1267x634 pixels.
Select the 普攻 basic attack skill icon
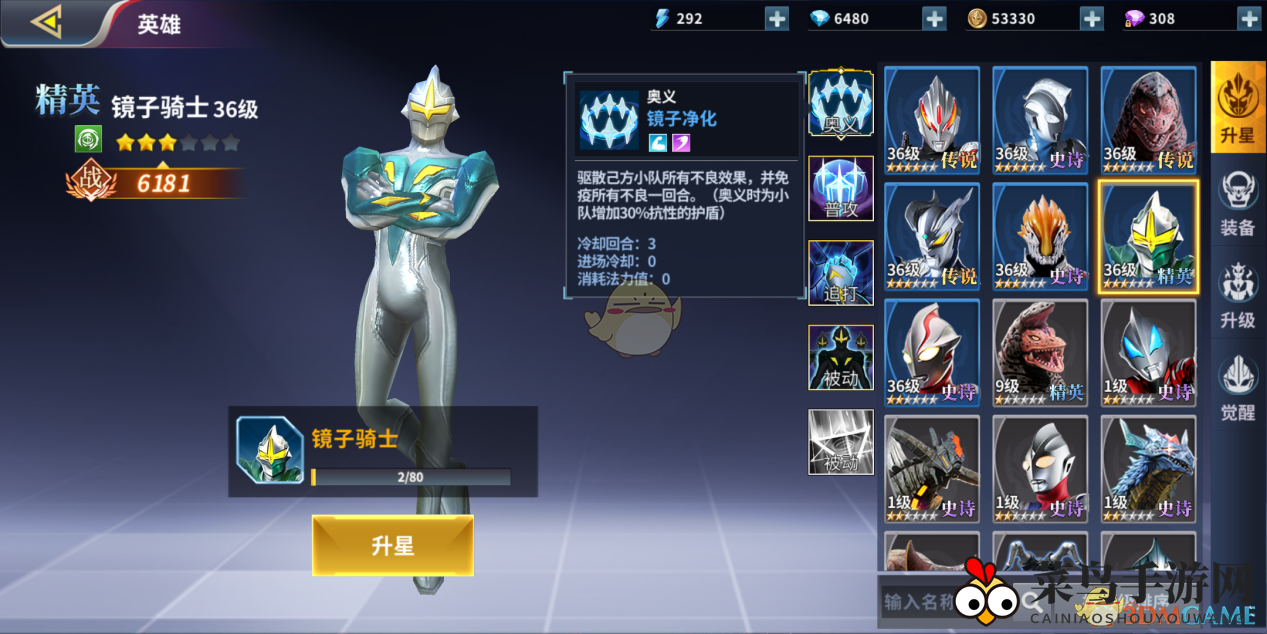(x=840, y=188)
